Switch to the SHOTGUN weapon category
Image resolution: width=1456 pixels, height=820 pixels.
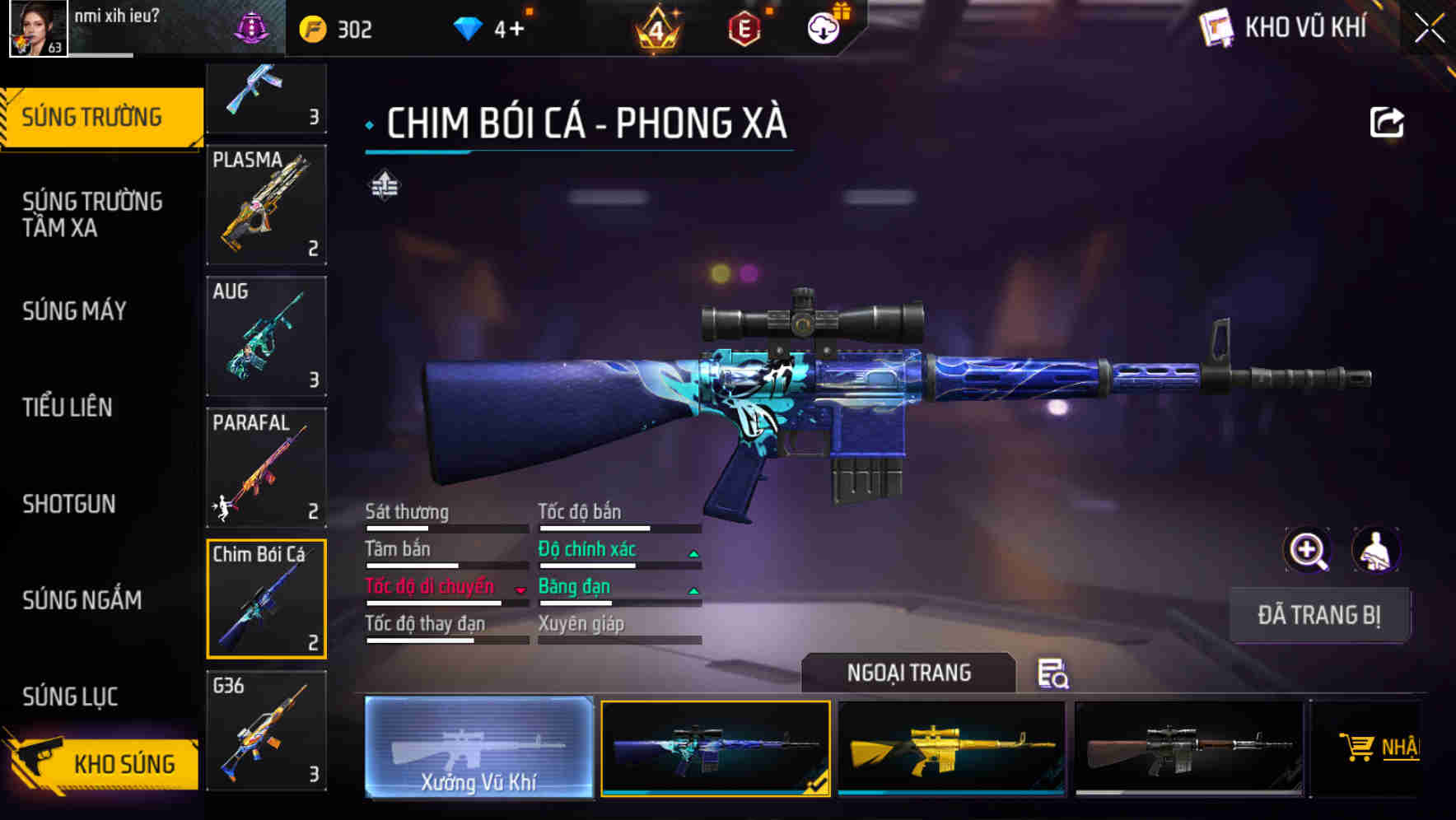point(69,504)
